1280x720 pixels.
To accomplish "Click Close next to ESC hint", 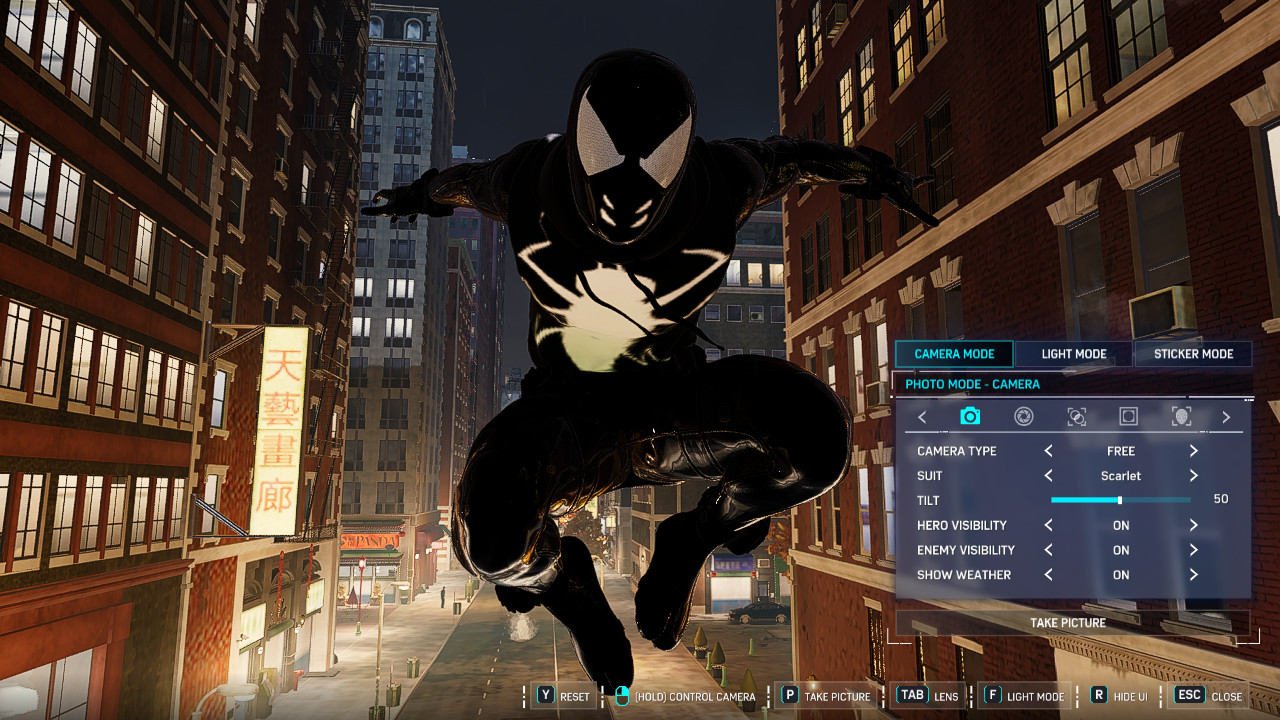I will click(x=1225, y=695).
